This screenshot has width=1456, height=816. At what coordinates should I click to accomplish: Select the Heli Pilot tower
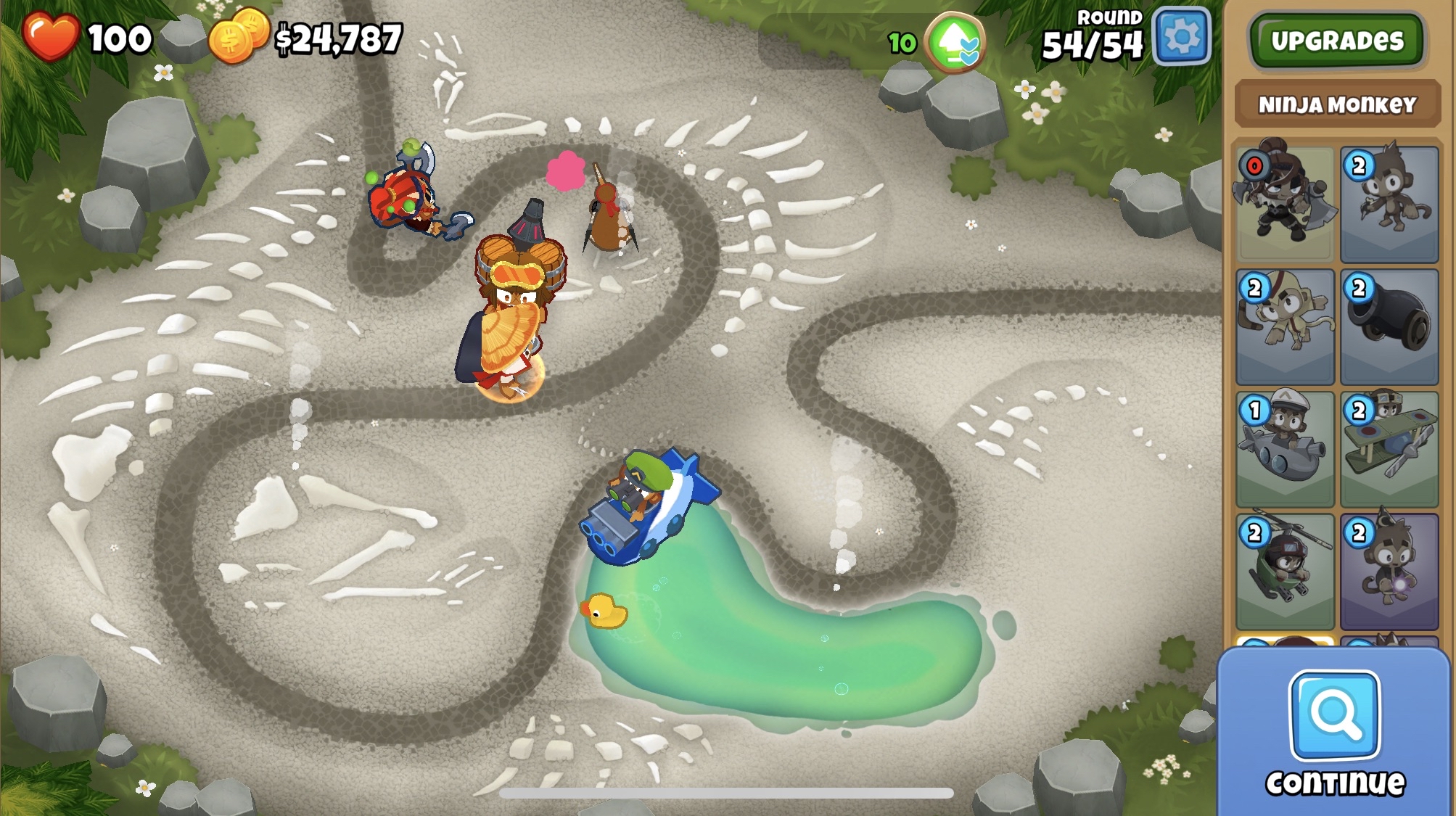point(1285,572)
